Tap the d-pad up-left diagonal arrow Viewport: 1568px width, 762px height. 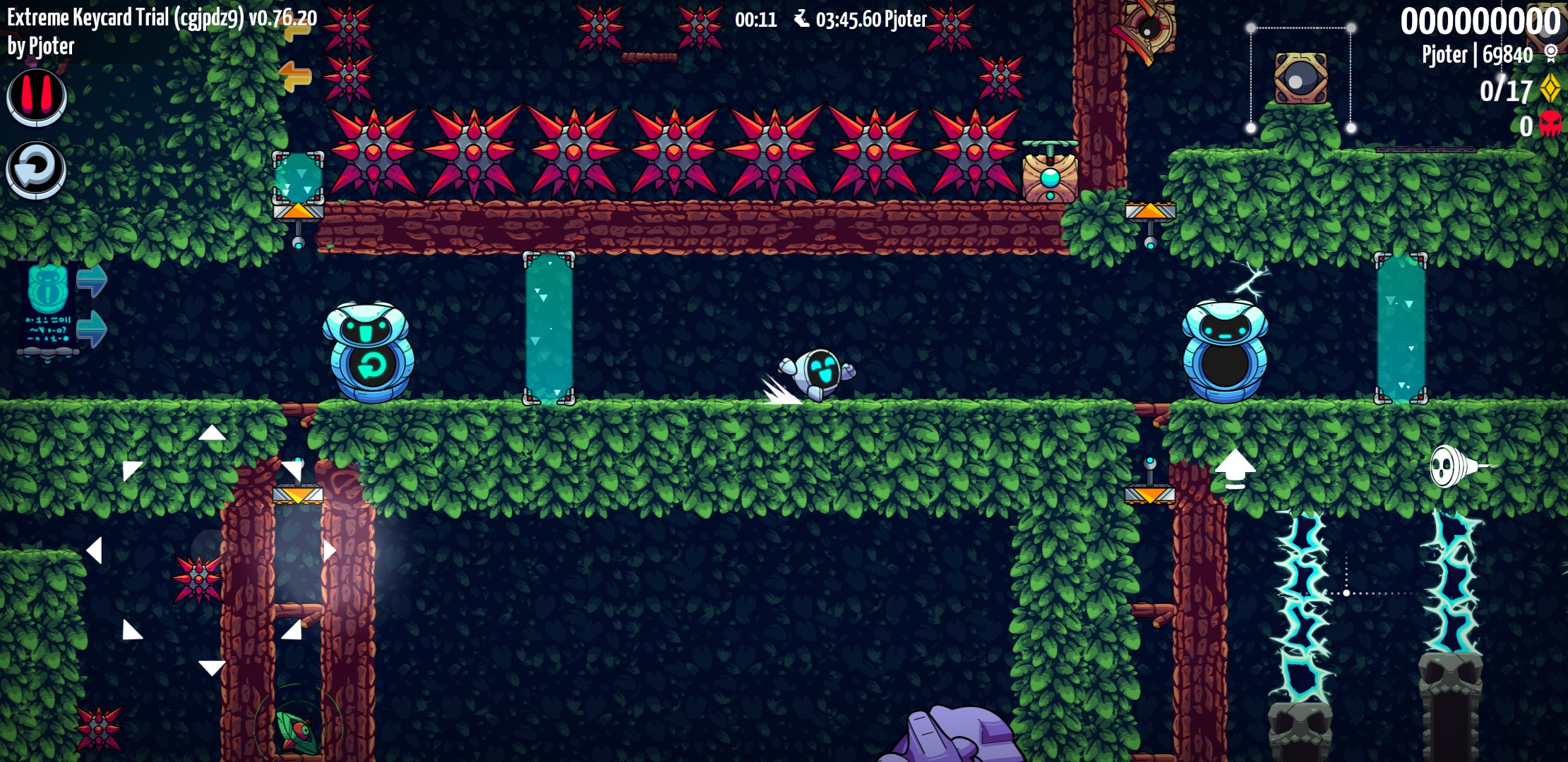pyautogui.click(x=131, y=470)
